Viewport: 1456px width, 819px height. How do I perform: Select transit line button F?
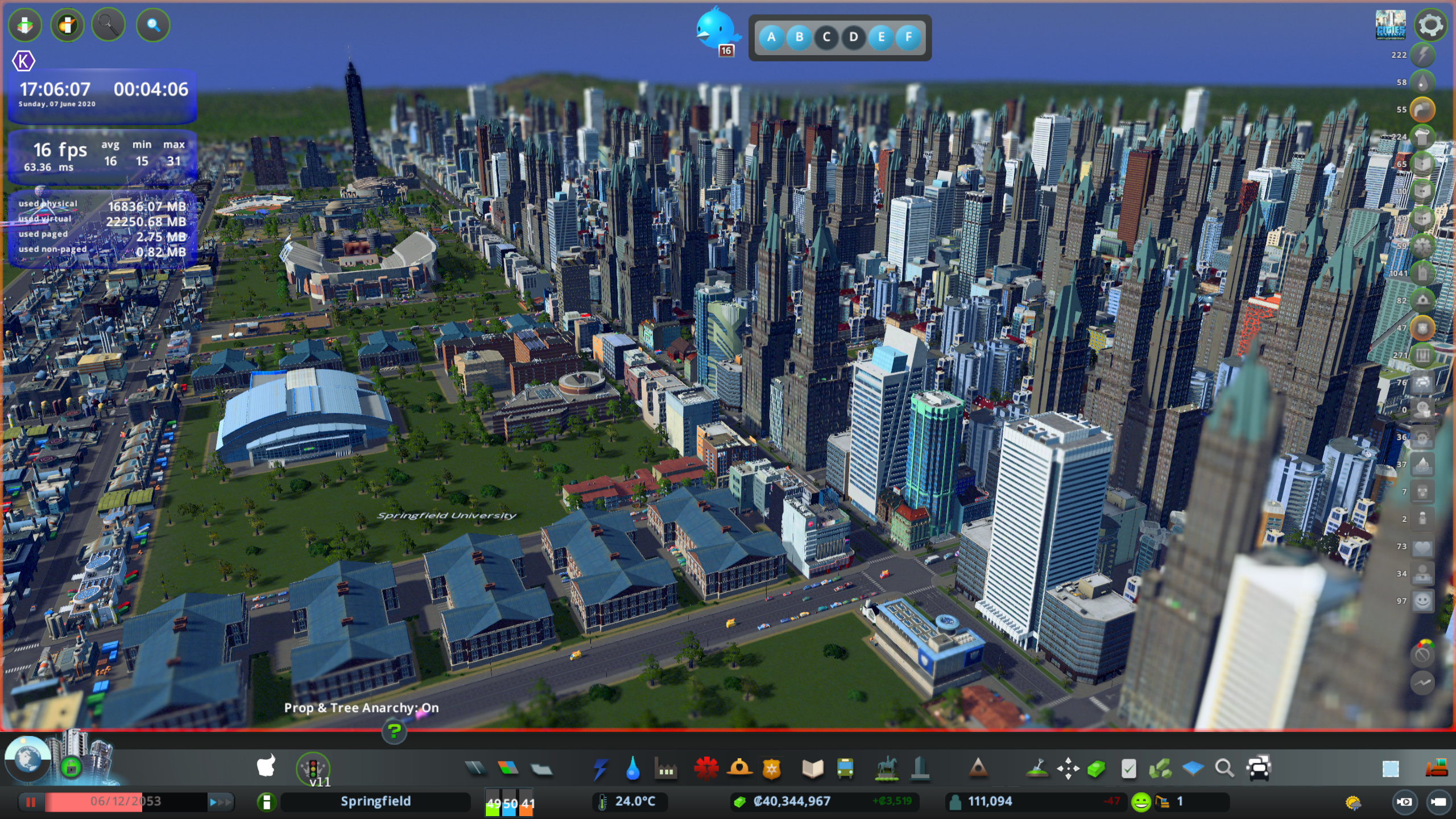point(908,38)
